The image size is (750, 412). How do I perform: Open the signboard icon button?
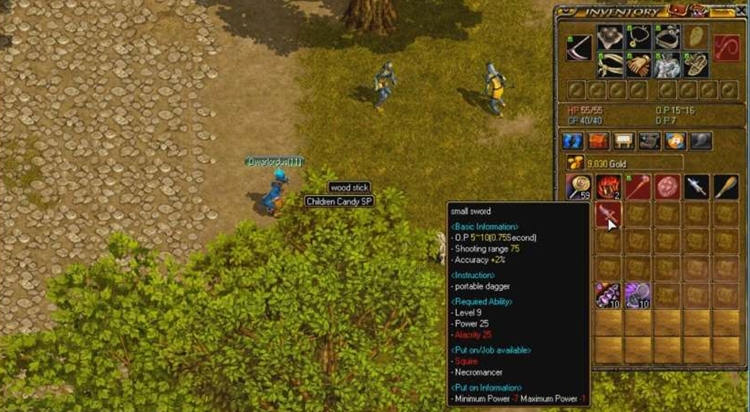624,140
